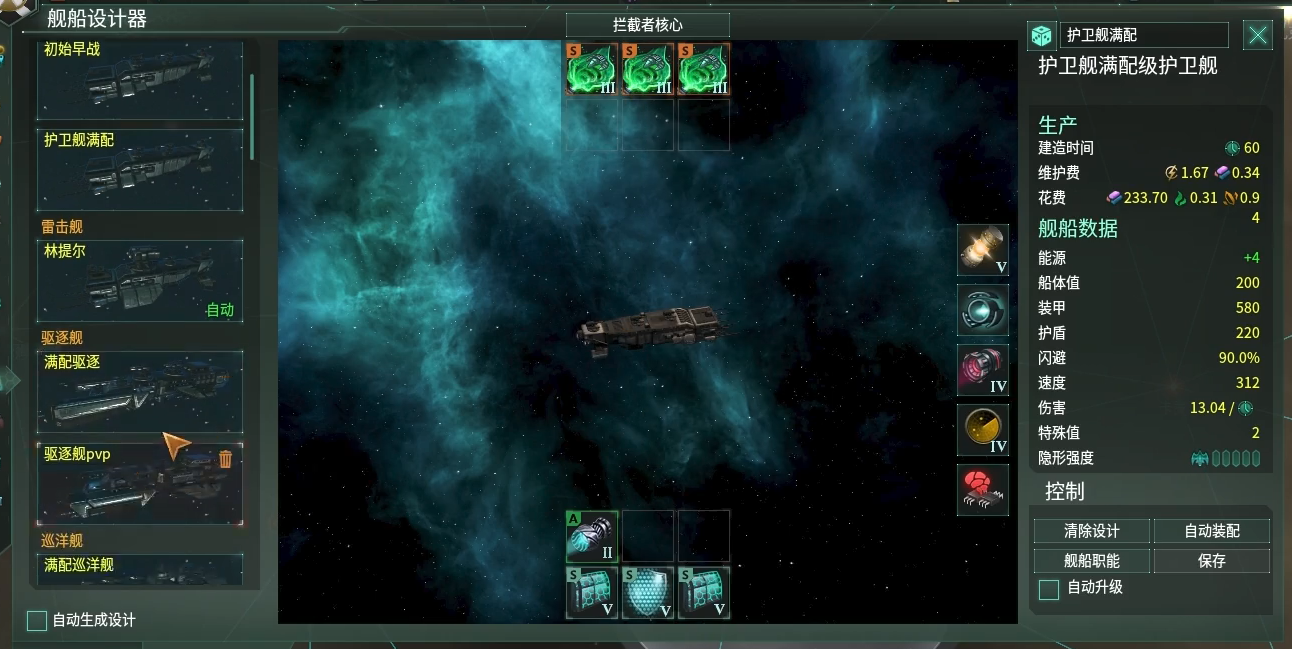
Task: Toggle the 自动升级 checkbox
Action: click(1049, 589)
